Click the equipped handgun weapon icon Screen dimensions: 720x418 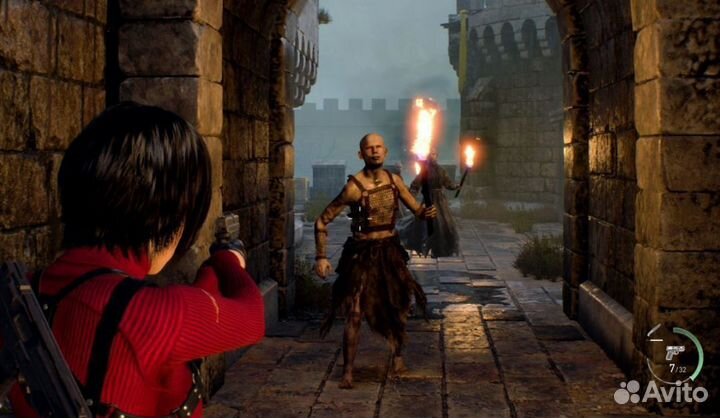tap(675, 353)
